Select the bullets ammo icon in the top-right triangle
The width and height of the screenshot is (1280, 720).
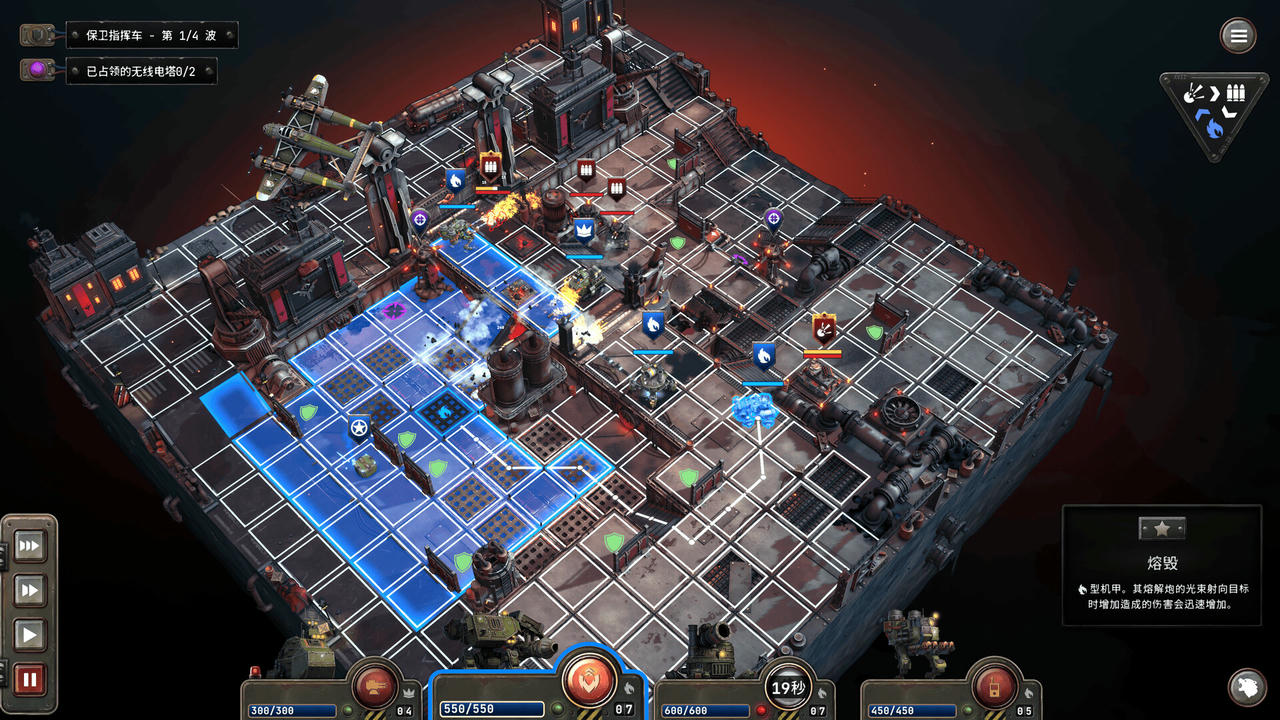1234,93
